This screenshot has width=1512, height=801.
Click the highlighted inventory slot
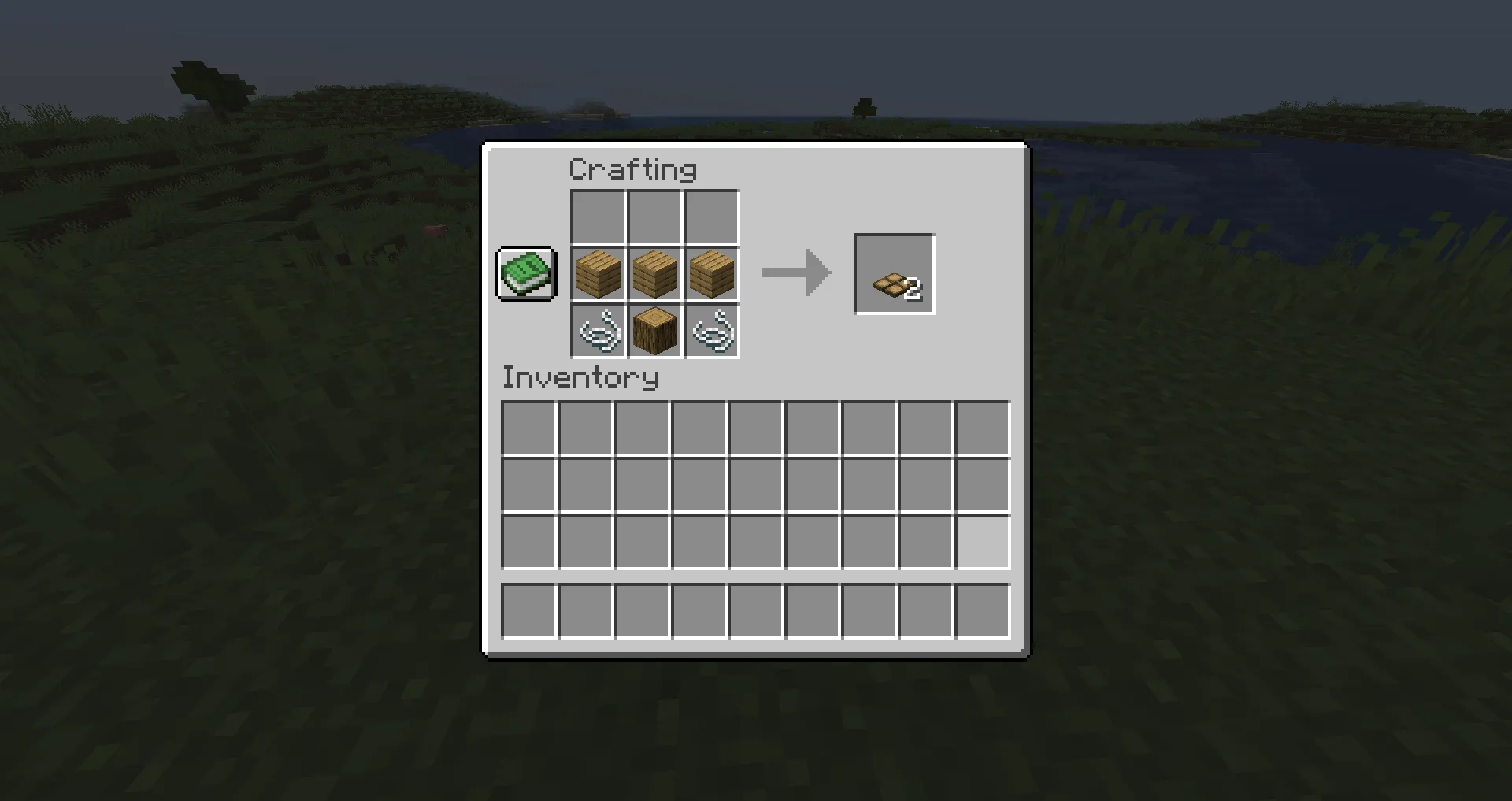(982, 542)
